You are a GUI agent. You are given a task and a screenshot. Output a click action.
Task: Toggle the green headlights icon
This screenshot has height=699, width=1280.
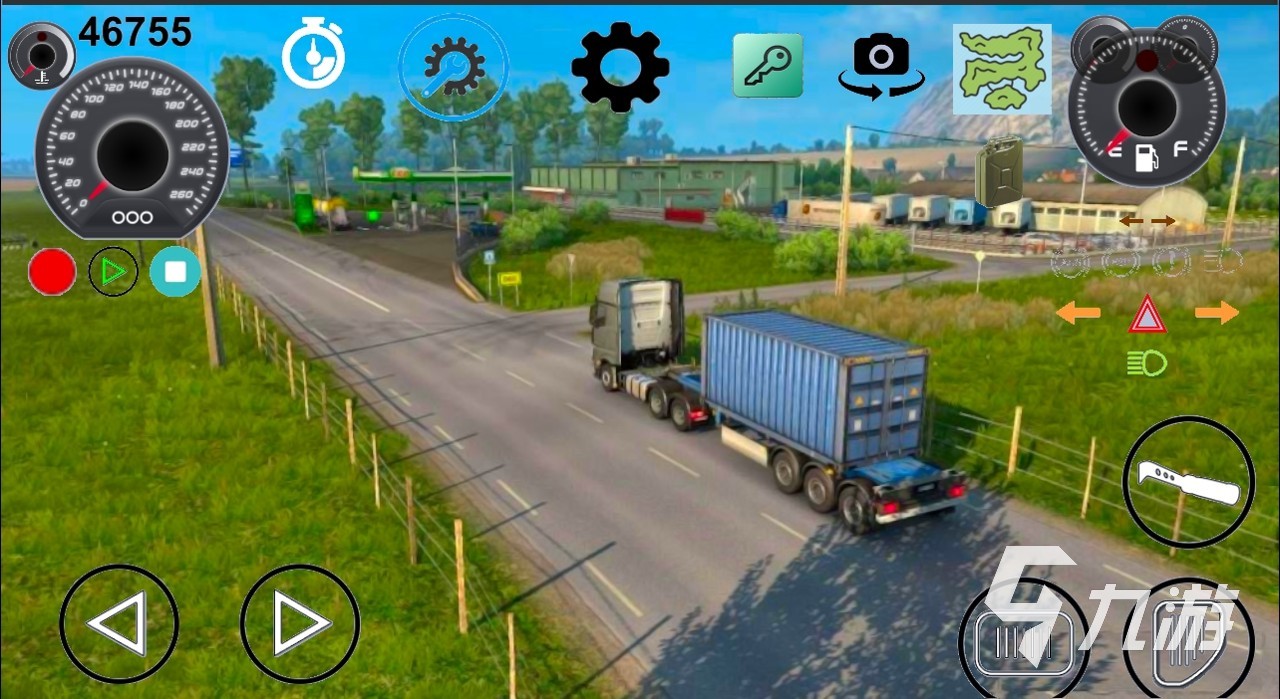(x=1146, y=364)
